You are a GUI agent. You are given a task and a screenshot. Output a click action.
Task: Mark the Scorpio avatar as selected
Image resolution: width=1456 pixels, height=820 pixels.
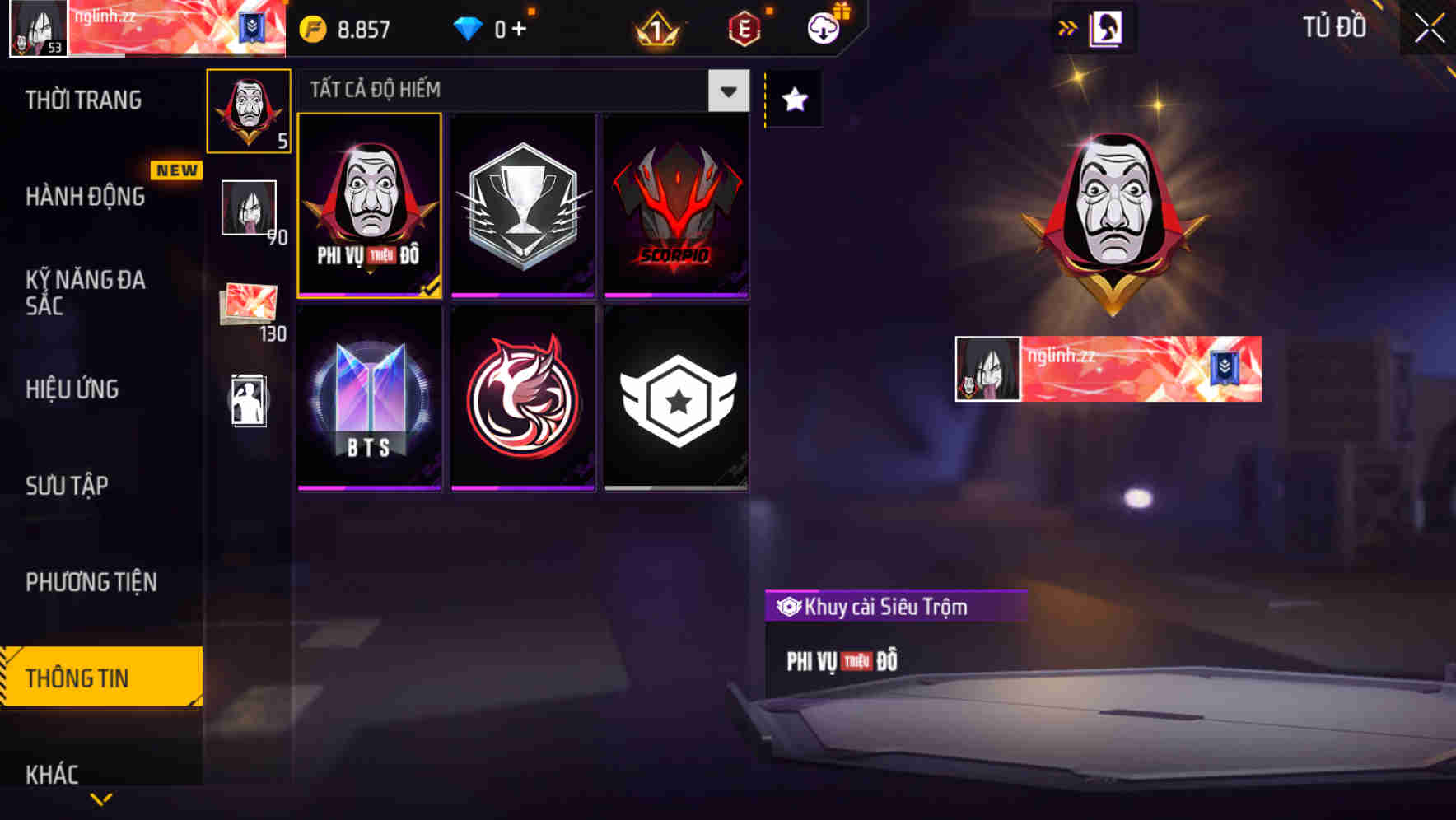677,205
